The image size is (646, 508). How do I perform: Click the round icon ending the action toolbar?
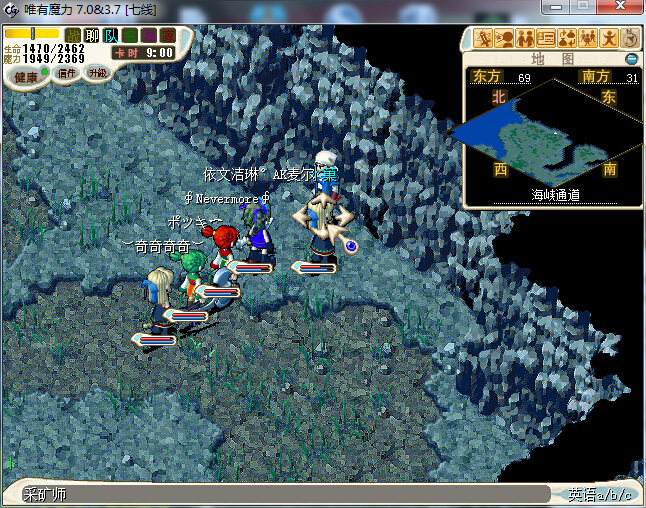click(x=630, y=39)
